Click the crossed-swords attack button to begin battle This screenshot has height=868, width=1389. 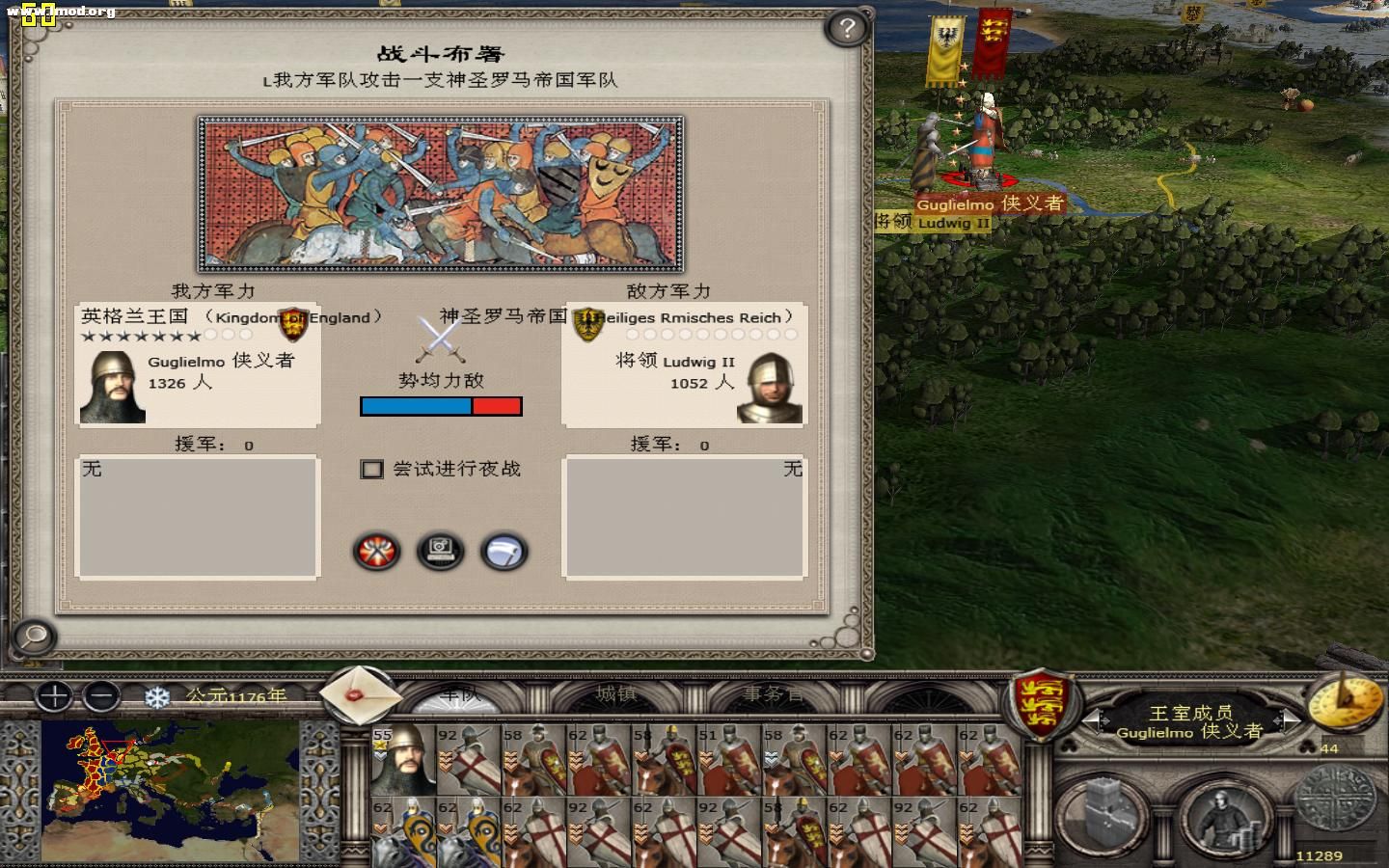378,552
